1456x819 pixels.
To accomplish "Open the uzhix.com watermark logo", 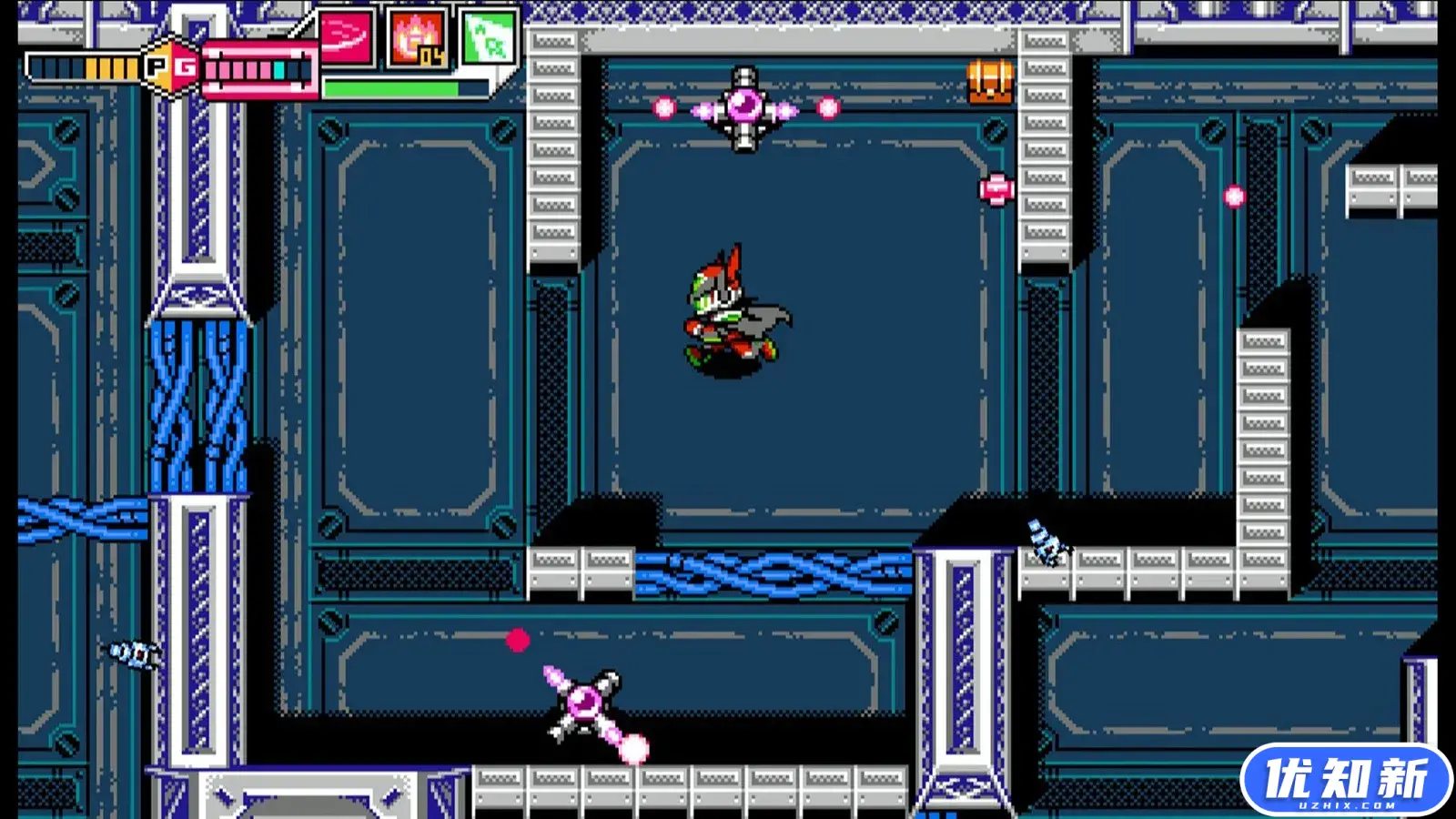I will [1346, 780].
